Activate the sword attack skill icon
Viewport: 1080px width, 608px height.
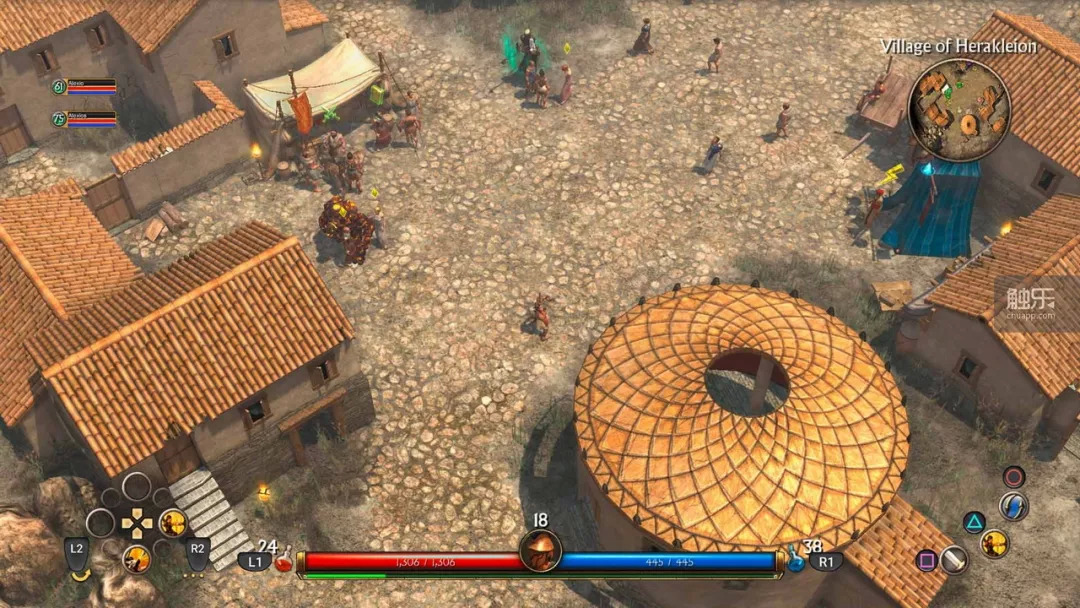coord(953,560)
